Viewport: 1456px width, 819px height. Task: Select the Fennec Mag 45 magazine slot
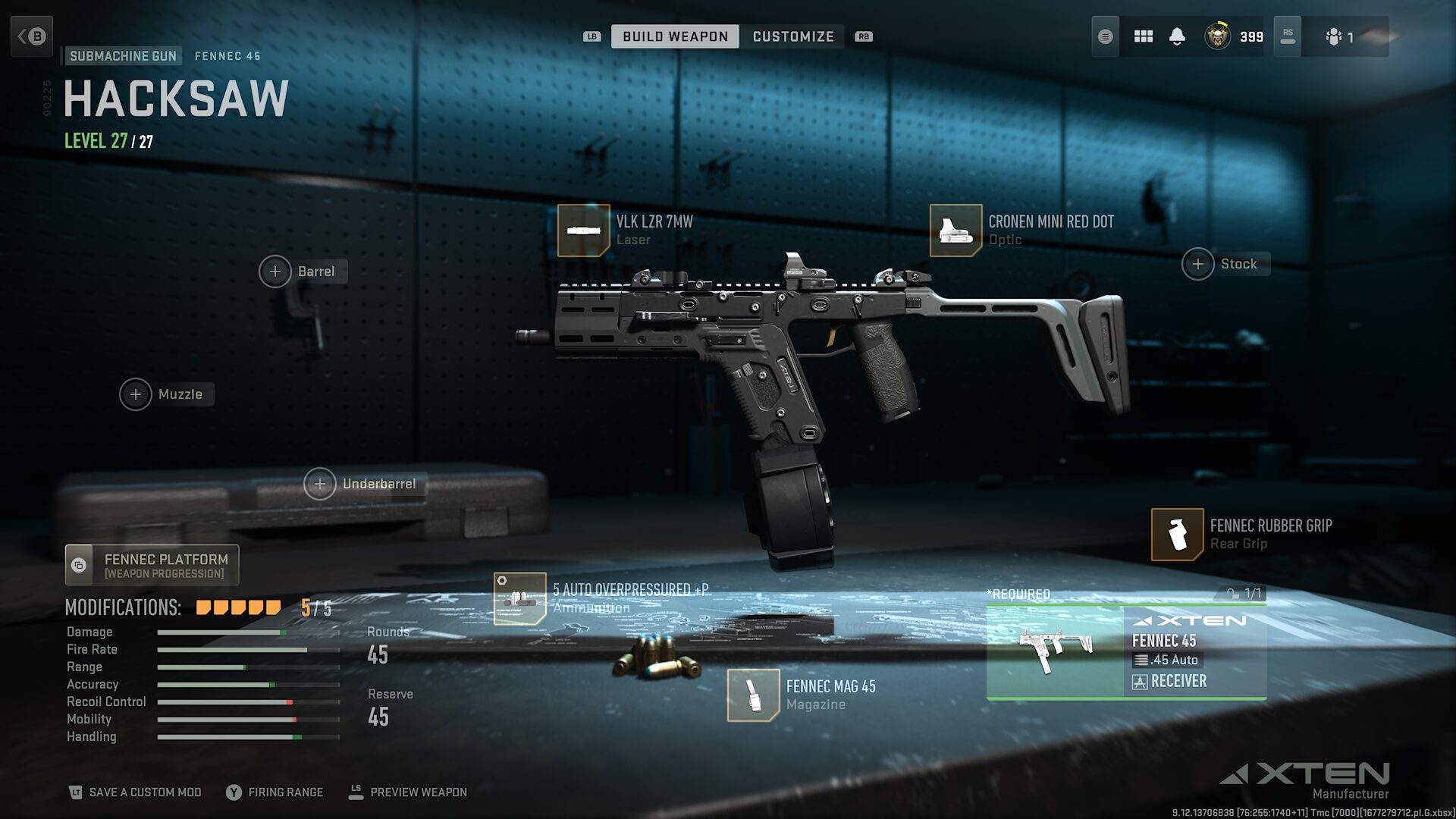coord(753,695)
